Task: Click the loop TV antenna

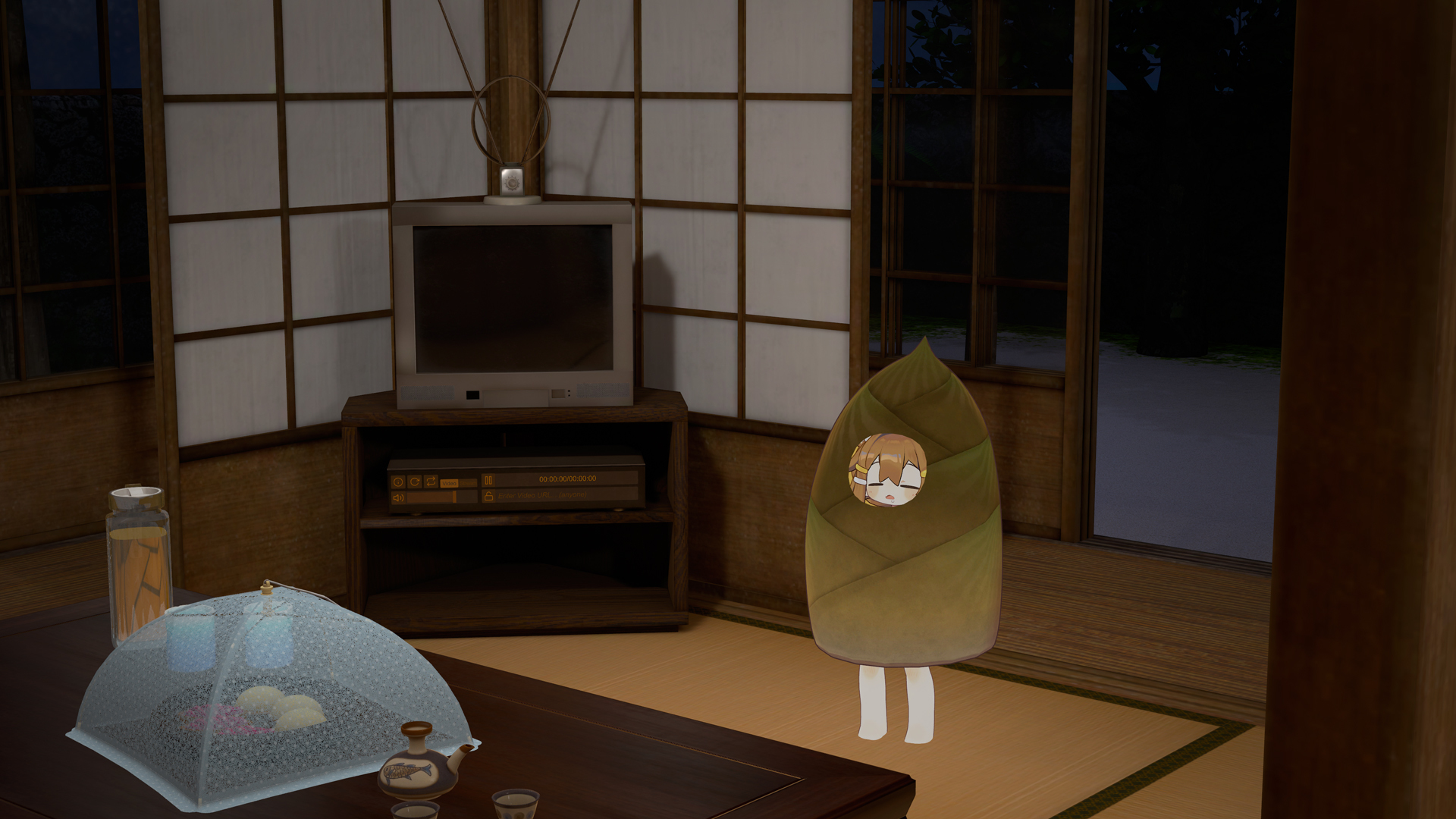Action: coord(512,121)
